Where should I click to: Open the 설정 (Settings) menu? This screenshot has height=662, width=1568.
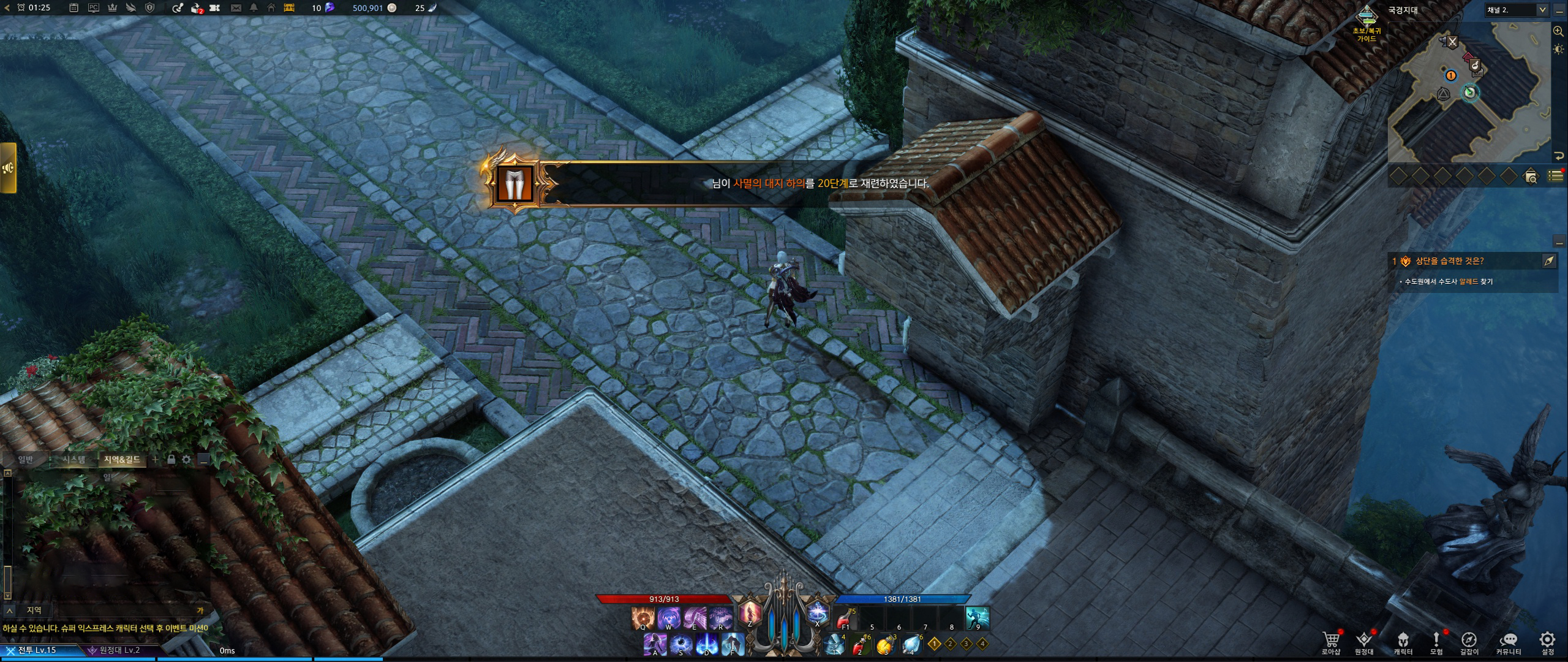(x=1547, y=640)
